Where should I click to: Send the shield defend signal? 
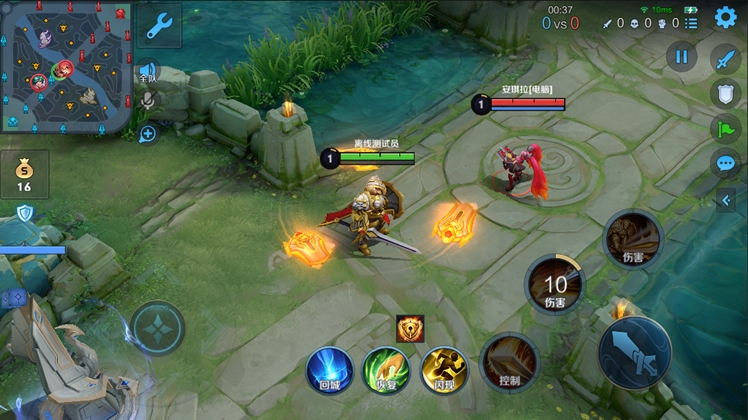click(725, 94)
